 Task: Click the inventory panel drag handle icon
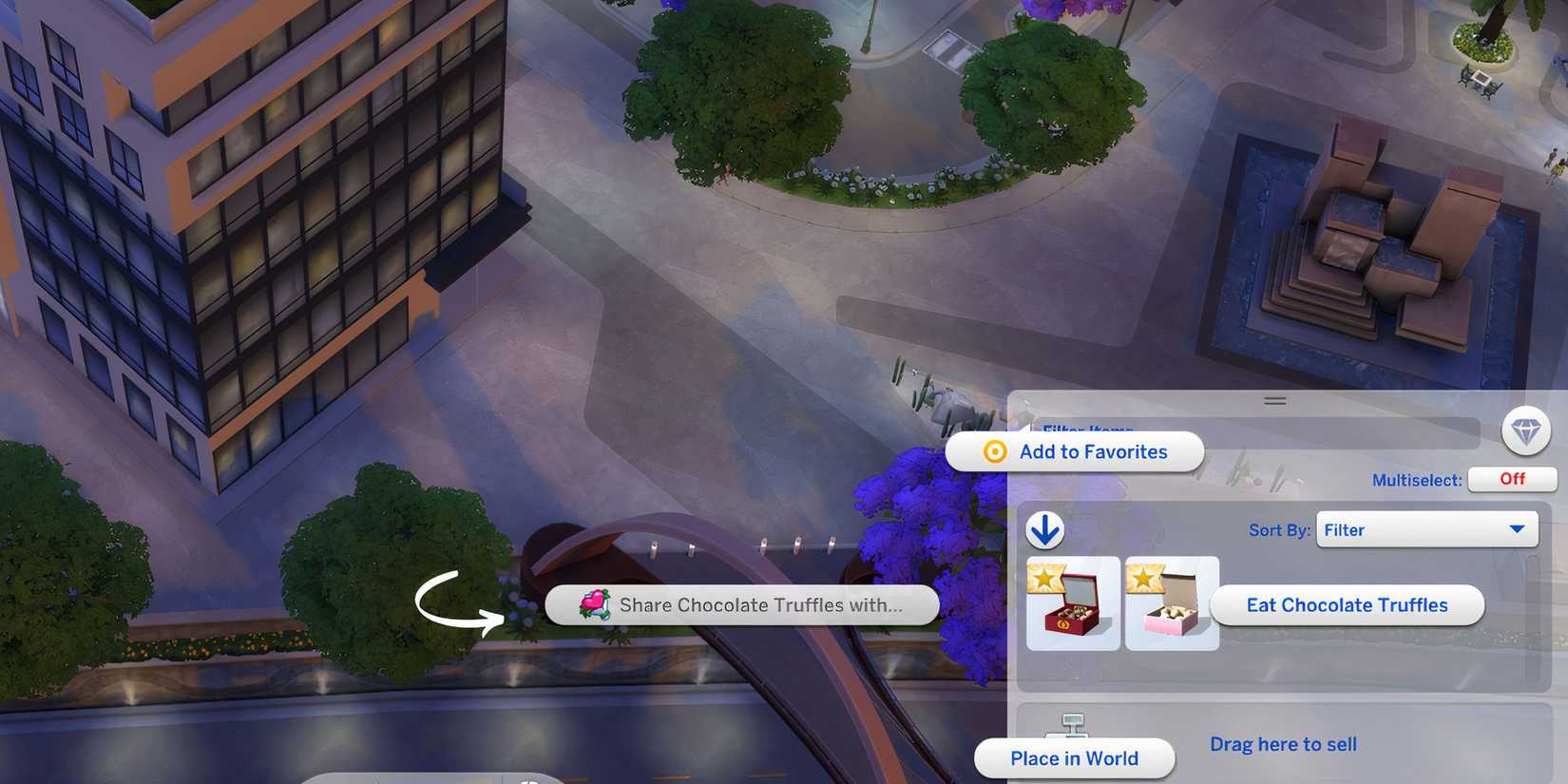1275,401
